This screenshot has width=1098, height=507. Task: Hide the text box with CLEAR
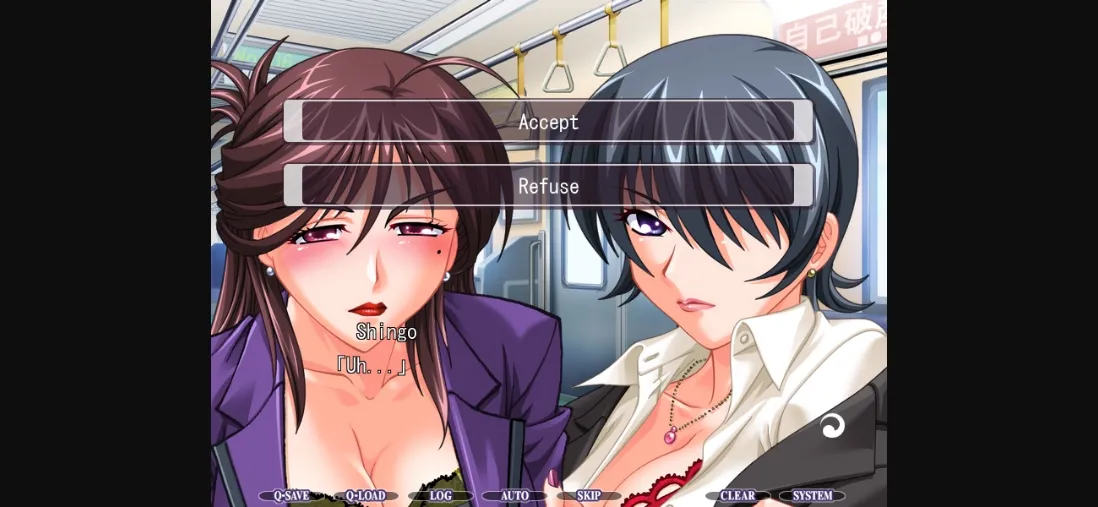point(737,496)
